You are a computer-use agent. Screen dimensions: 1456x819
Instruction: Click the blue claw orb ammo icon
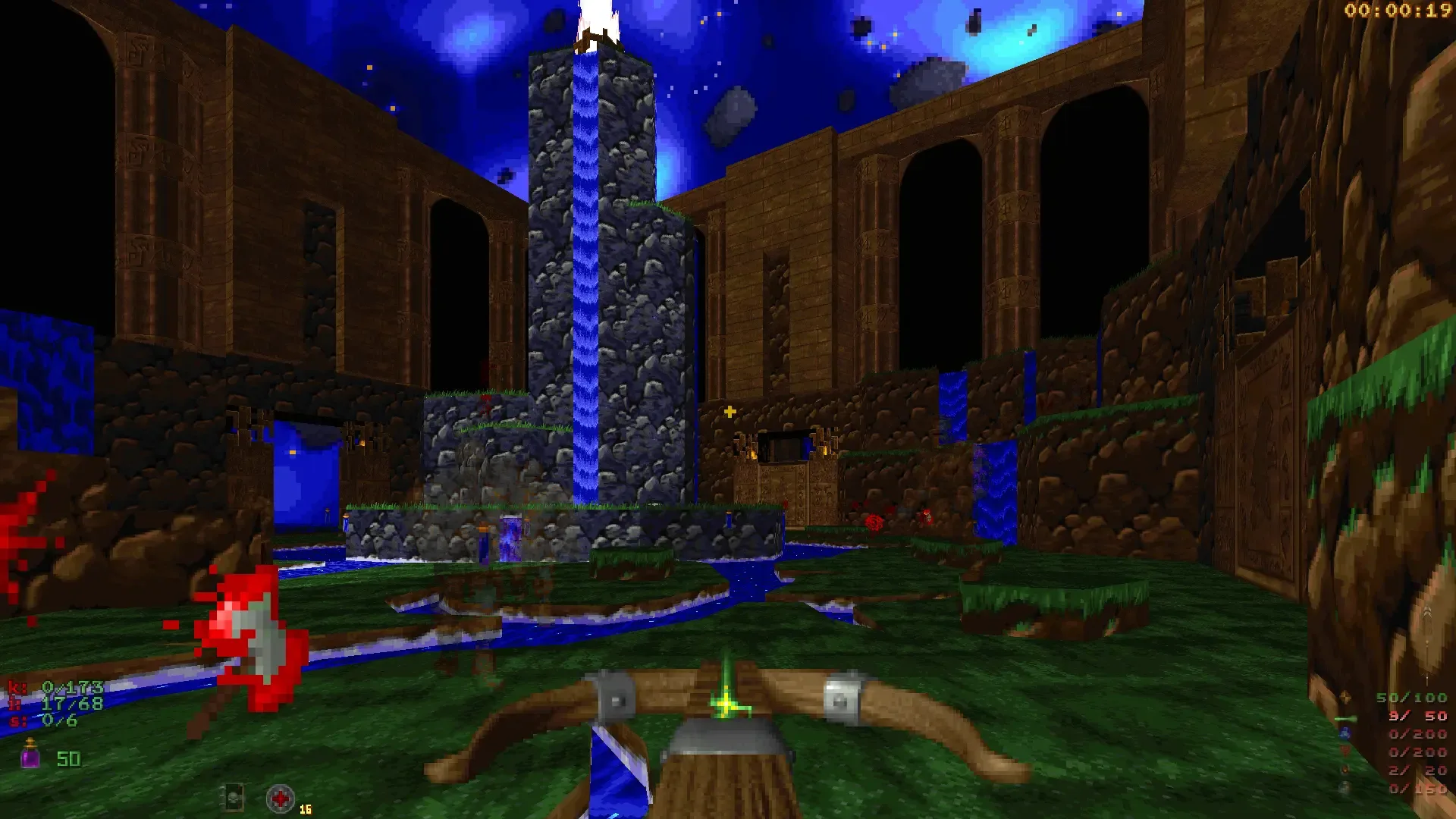pyautogui.click(x=1345, y=734)
